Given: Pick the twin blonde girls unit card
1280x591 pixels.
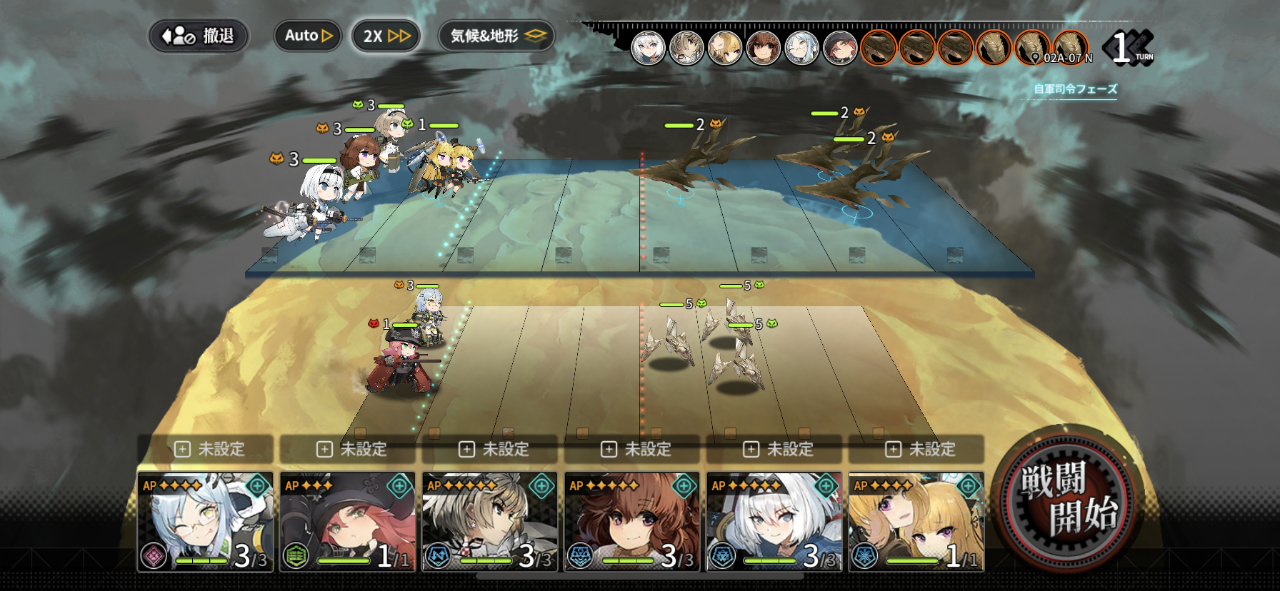Looking at the screenshot, I should point(916,521).
